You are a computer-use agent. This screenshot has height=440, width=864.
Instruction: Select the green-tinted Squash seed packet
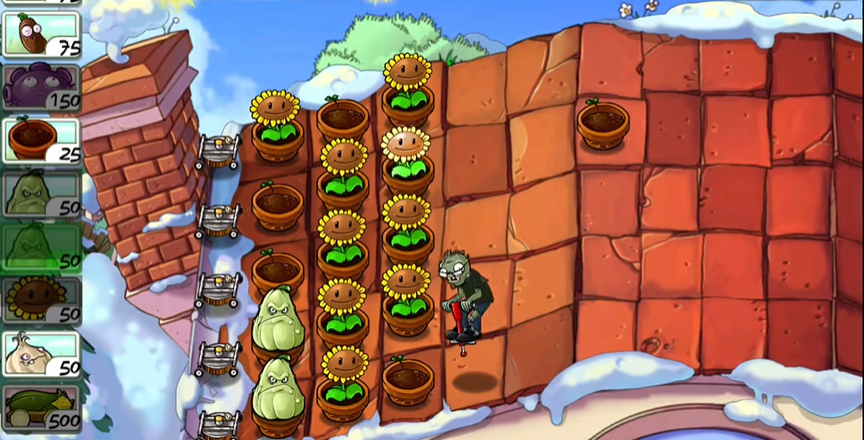[42, 247]
